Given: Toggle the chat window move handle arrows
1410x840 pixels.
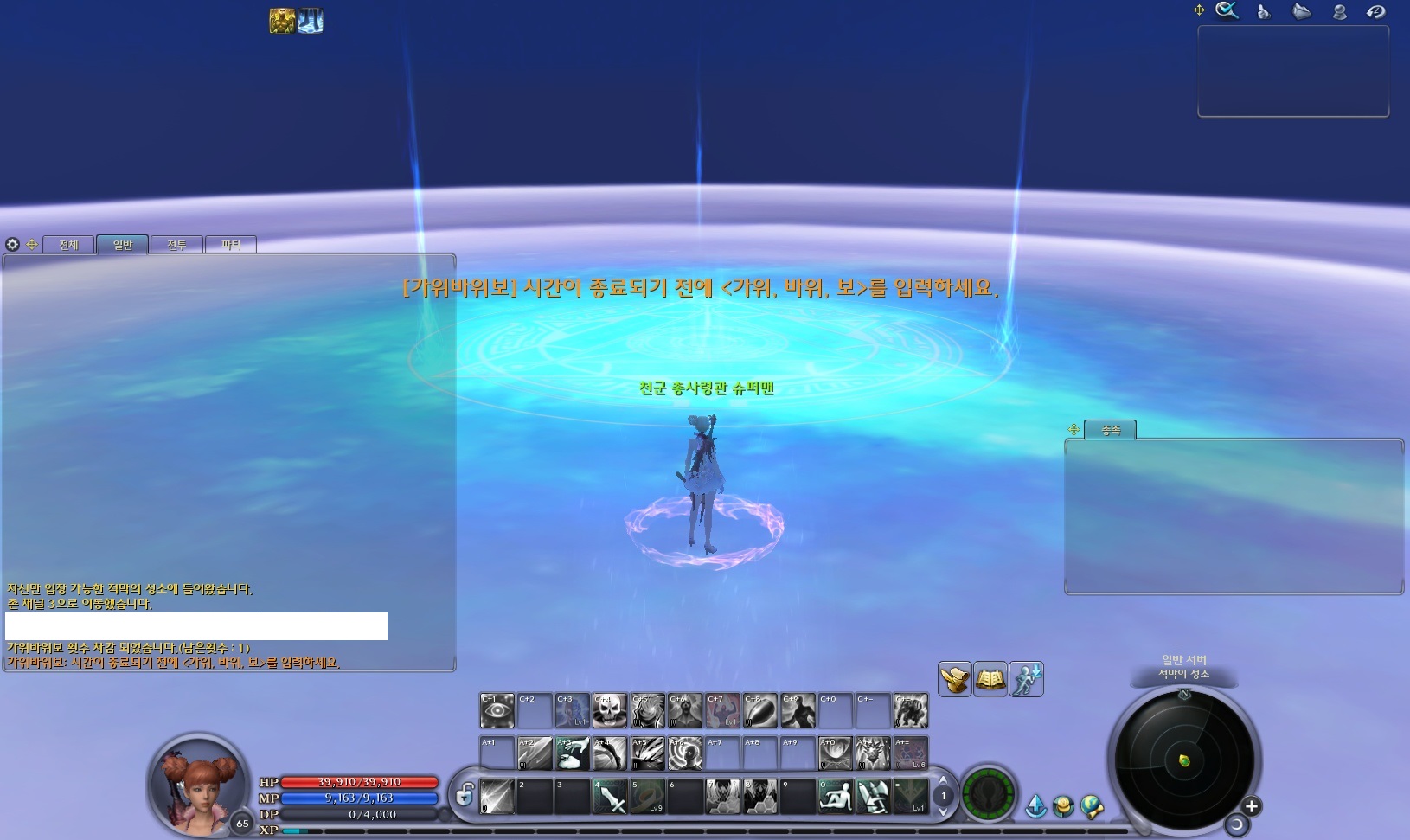Looking at the screenshot, I should [x=32, y=245].
